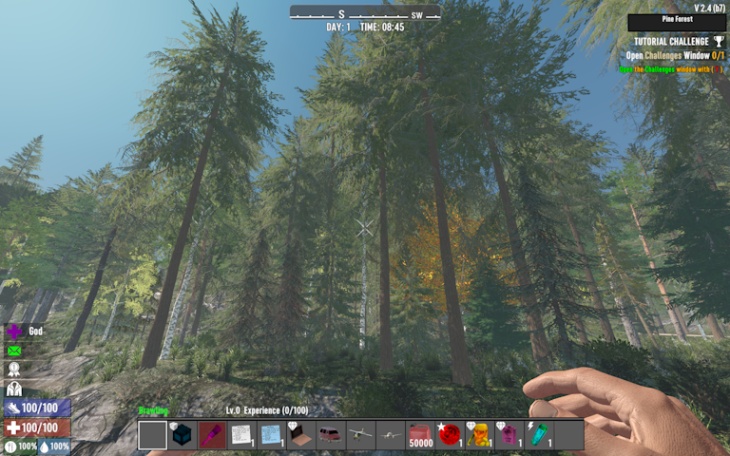The image size is (730, 456).
Task: Pick the yellow figure item slot
Action: coord(479,435)
